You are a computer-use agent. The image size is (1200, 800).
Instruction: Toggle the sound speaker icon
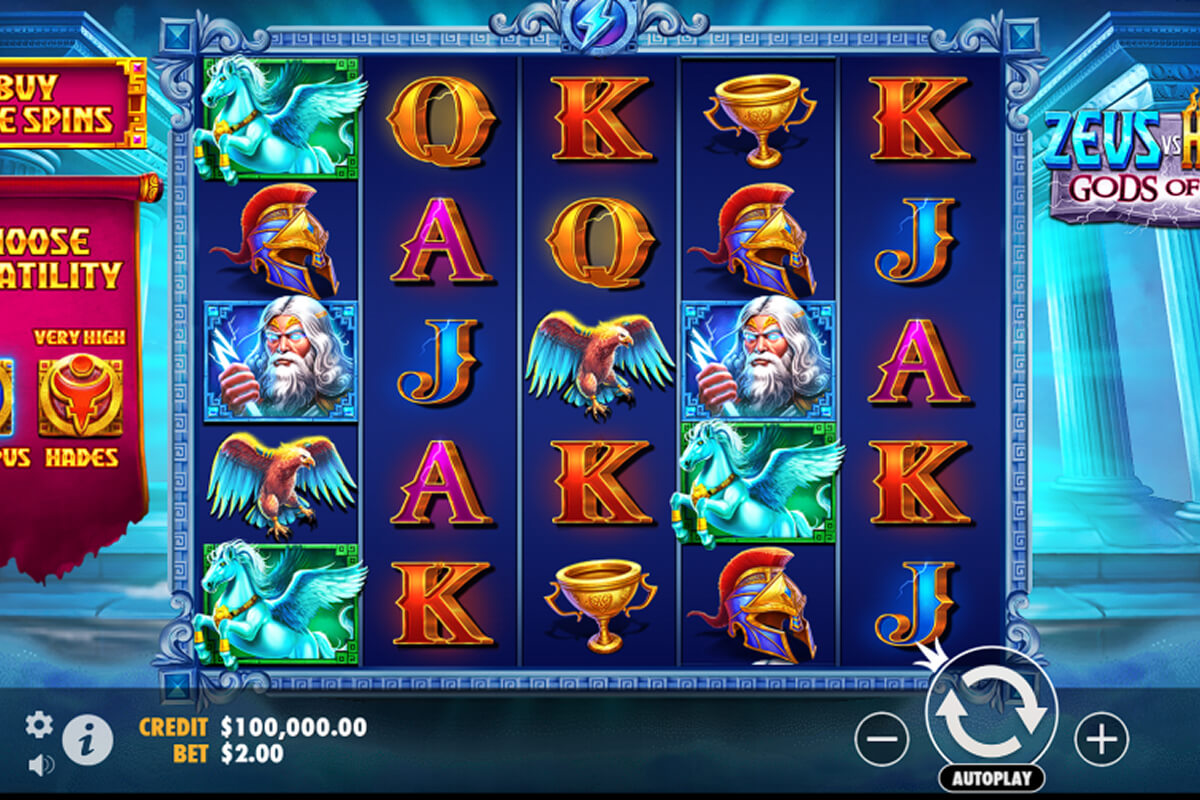click(x=41, y=765)
